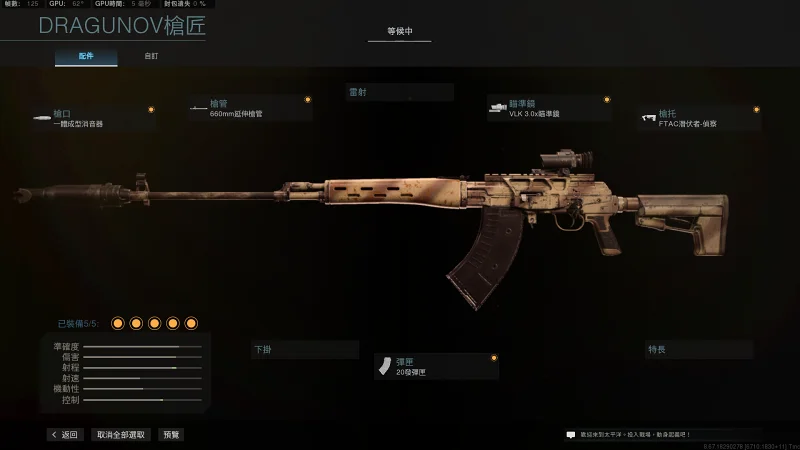Image resolution: width=800 pixels, height=450 pixels.
Task: Open the 瞄準鏡 VLK 3.0x optic slot
Action: point(549,109)
